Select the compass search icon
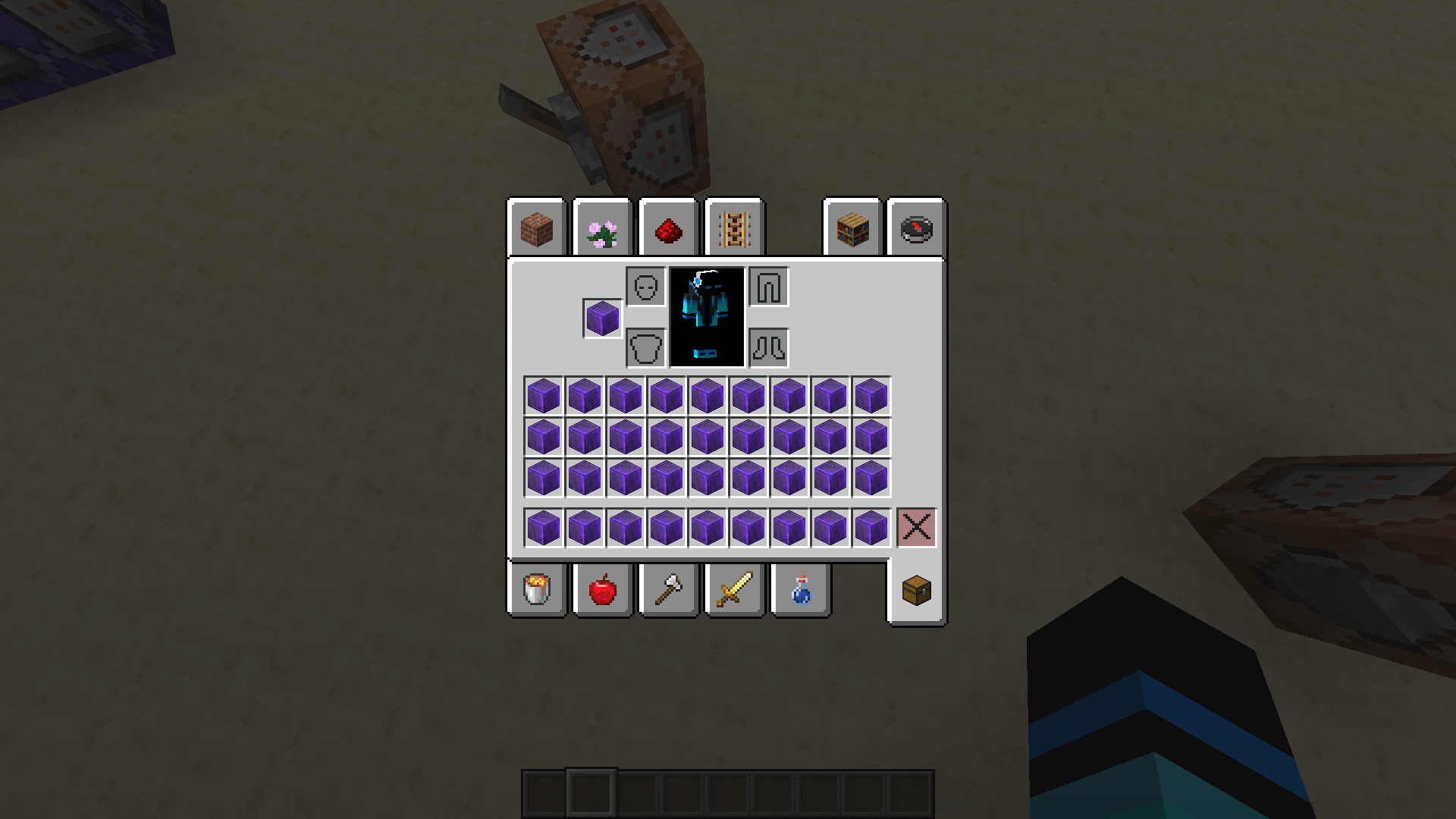The width and height of the screenshot is (1456, 819). (915, 228)
